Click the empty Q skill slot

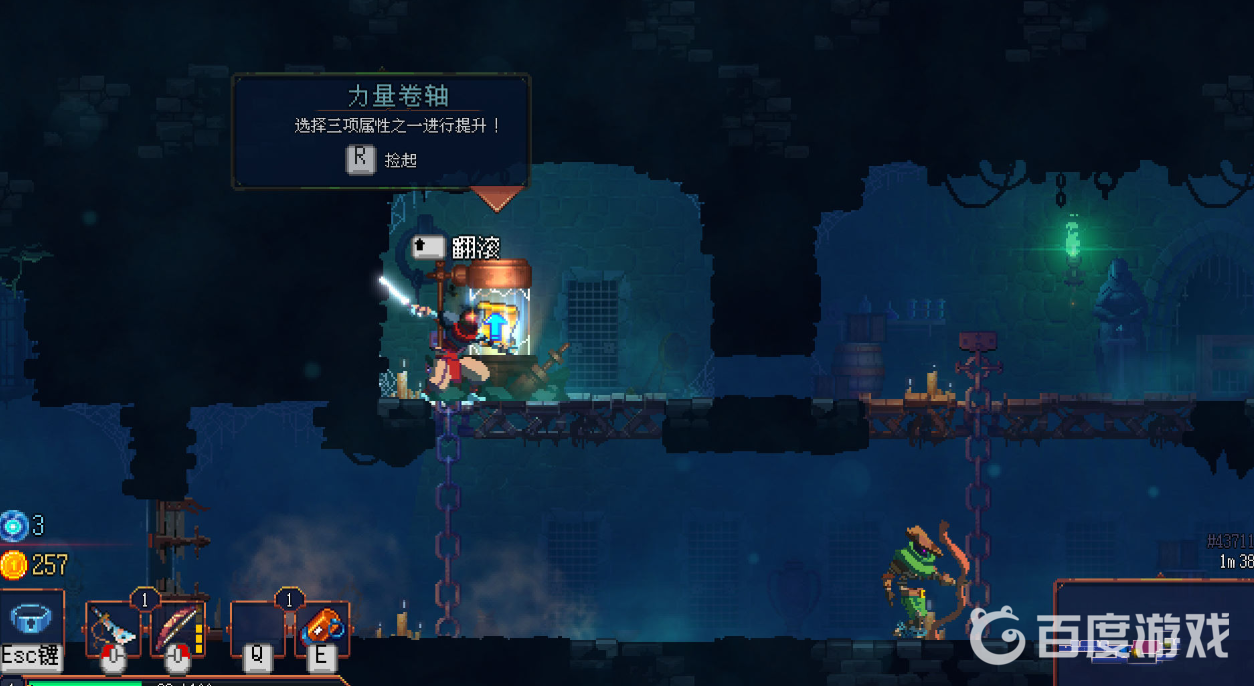tap(257, 628)
